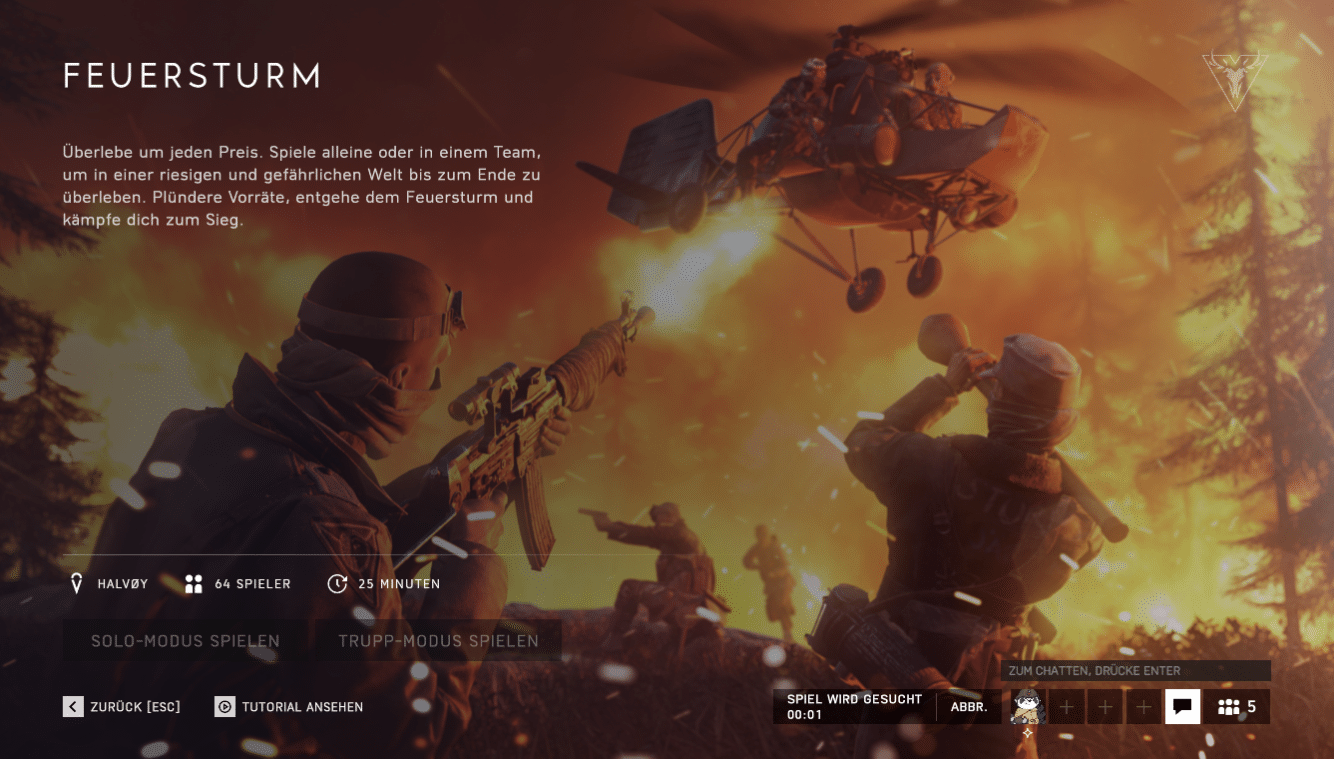Choose Trupp-Modus Spielen
Viewport: 1334px width, 759px height.
tap(438, 641)
